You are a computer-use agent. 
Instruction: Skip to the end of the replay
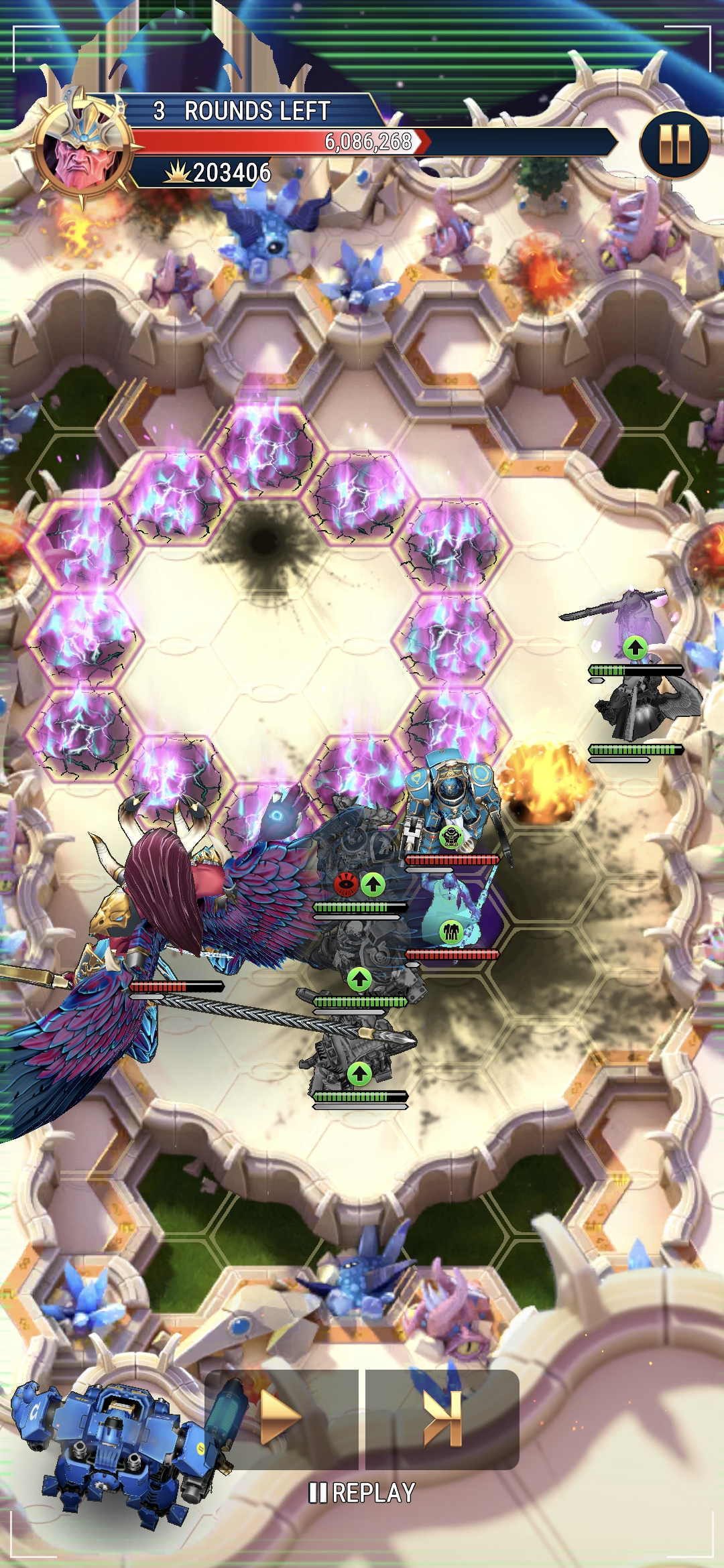443,1419
